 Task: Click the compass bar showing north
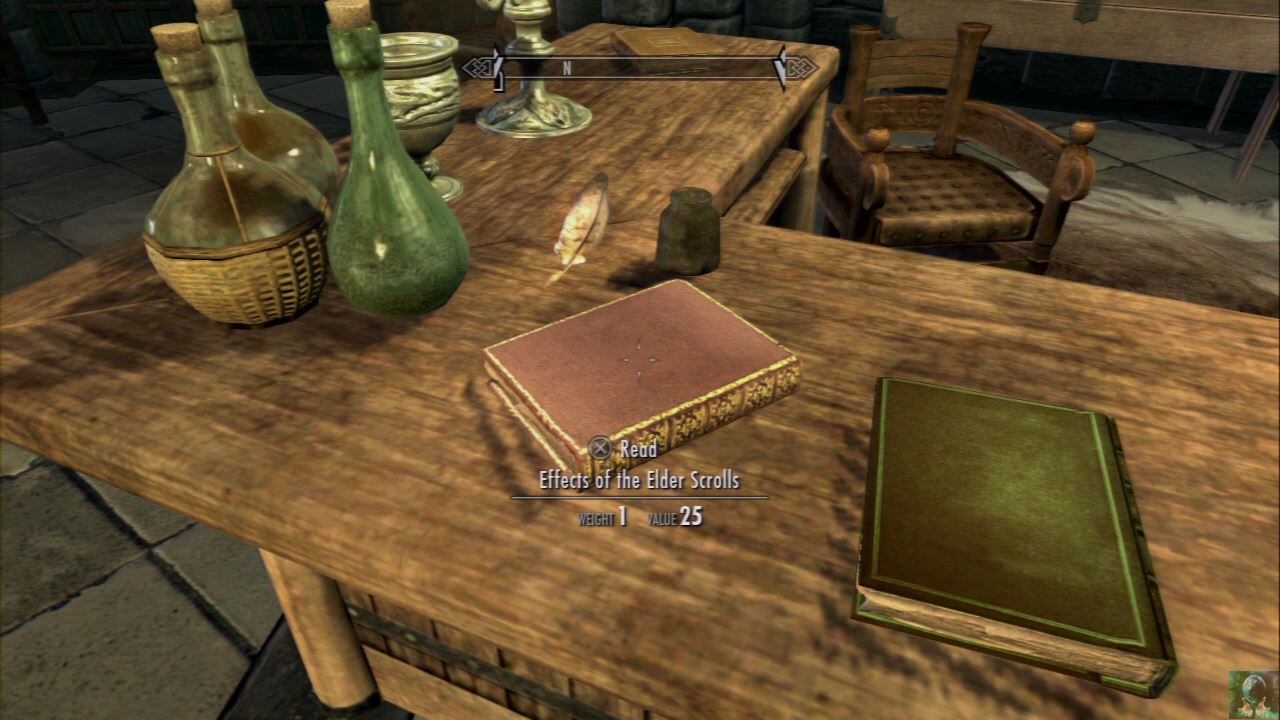(x=639, y=69)
